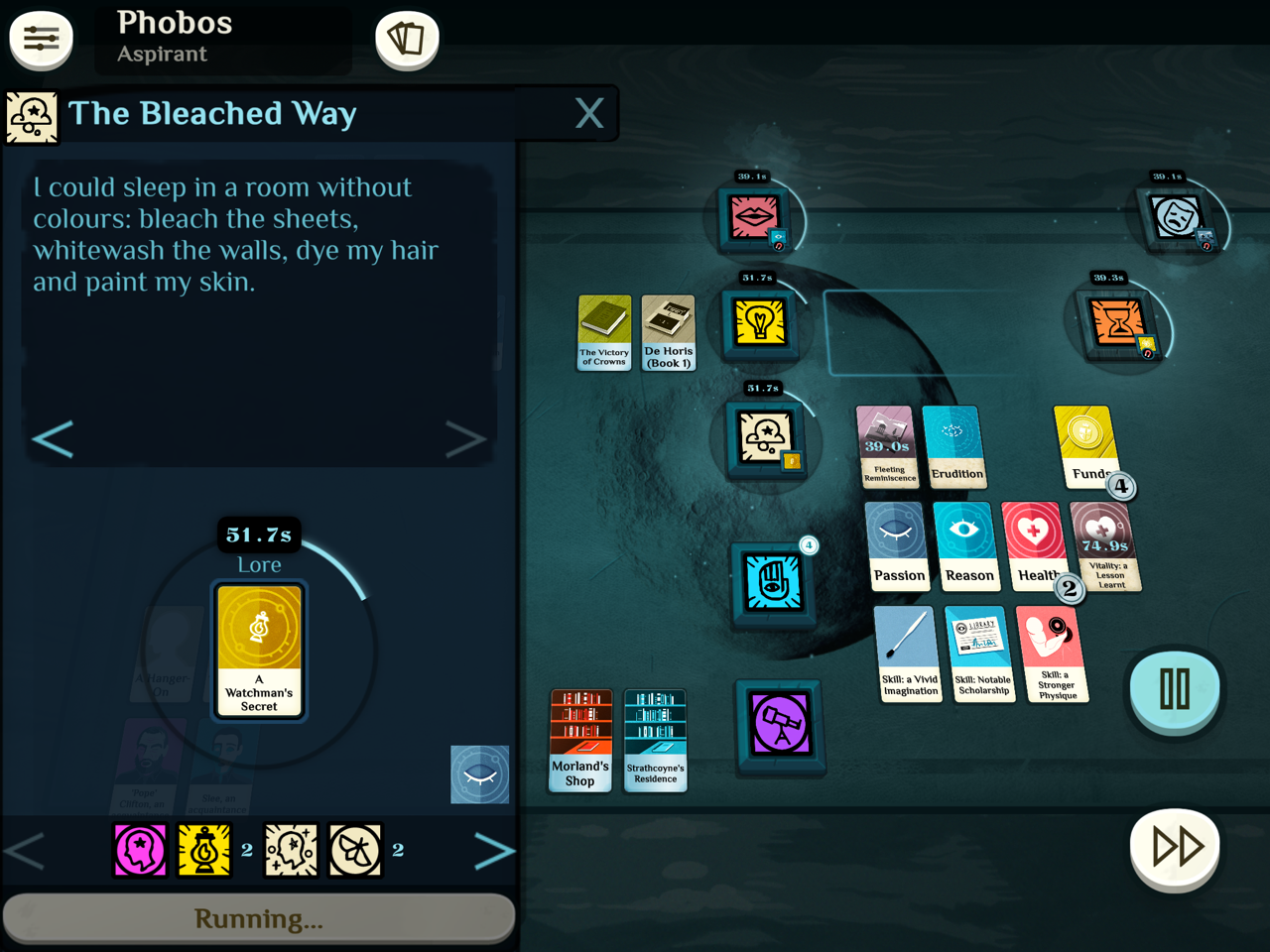Select Strathcoyne's Residence card
The width and height of the screenshot is (1270, 952).
pos(656,740)
